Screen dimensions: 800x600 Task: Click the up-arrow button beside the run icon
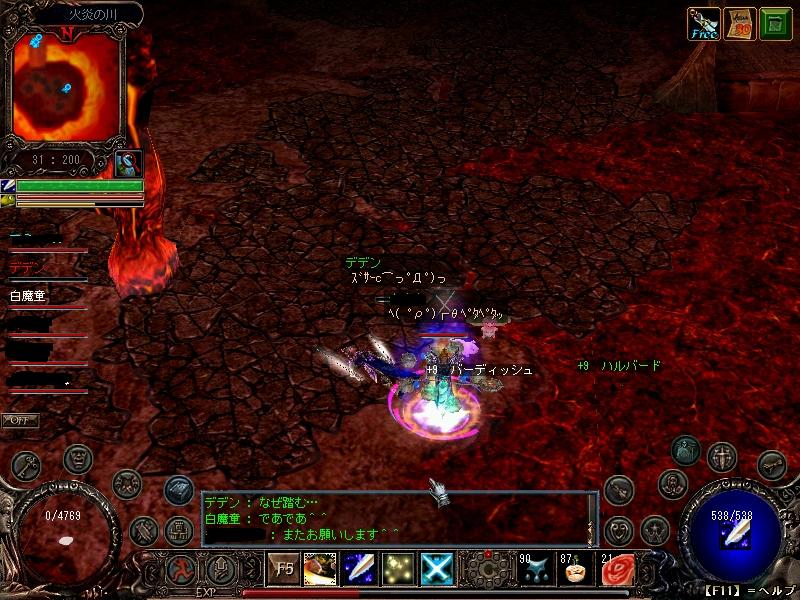[222, 571]
